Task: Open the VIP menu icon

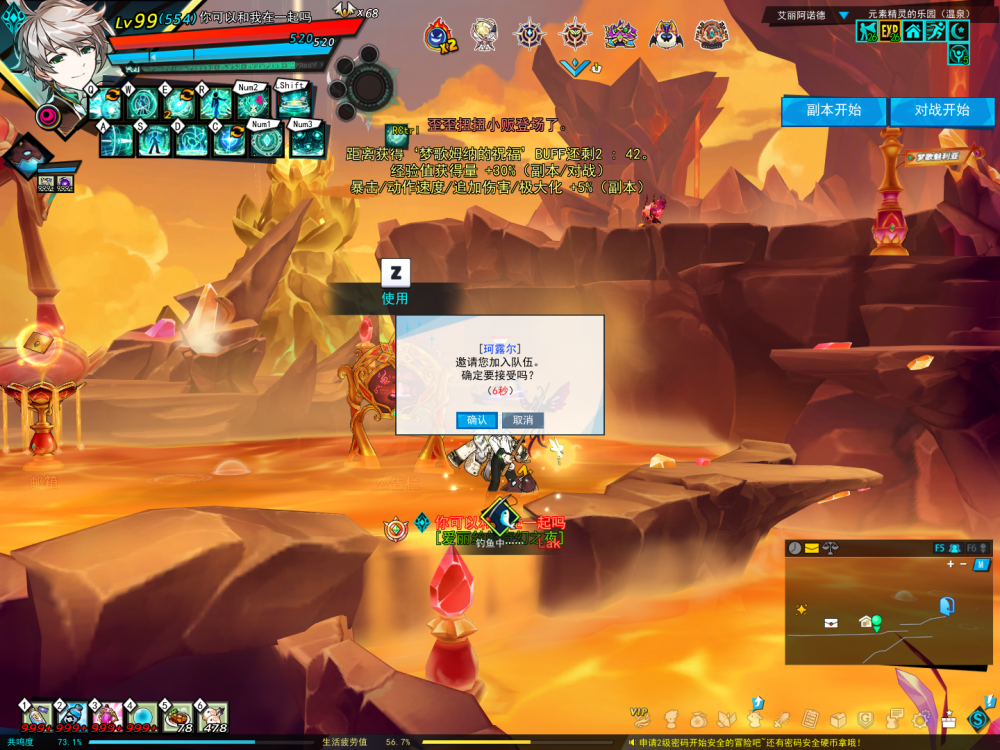Action: (640, 716)
